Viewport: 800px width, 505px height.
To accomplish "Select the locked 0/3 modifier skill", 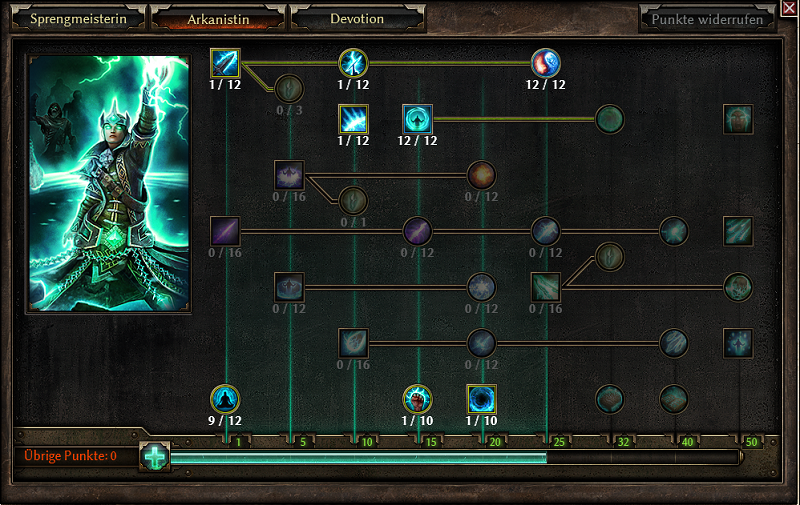I will 289,89.
